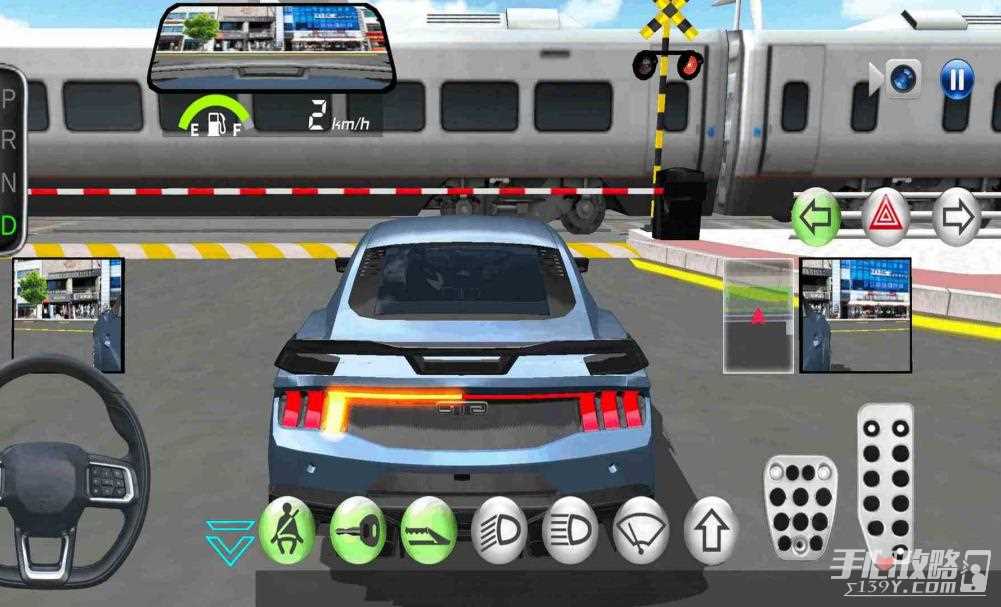Toggle the green parking brake button
This screenshot has width=1001, height=607.
point(429,528)
